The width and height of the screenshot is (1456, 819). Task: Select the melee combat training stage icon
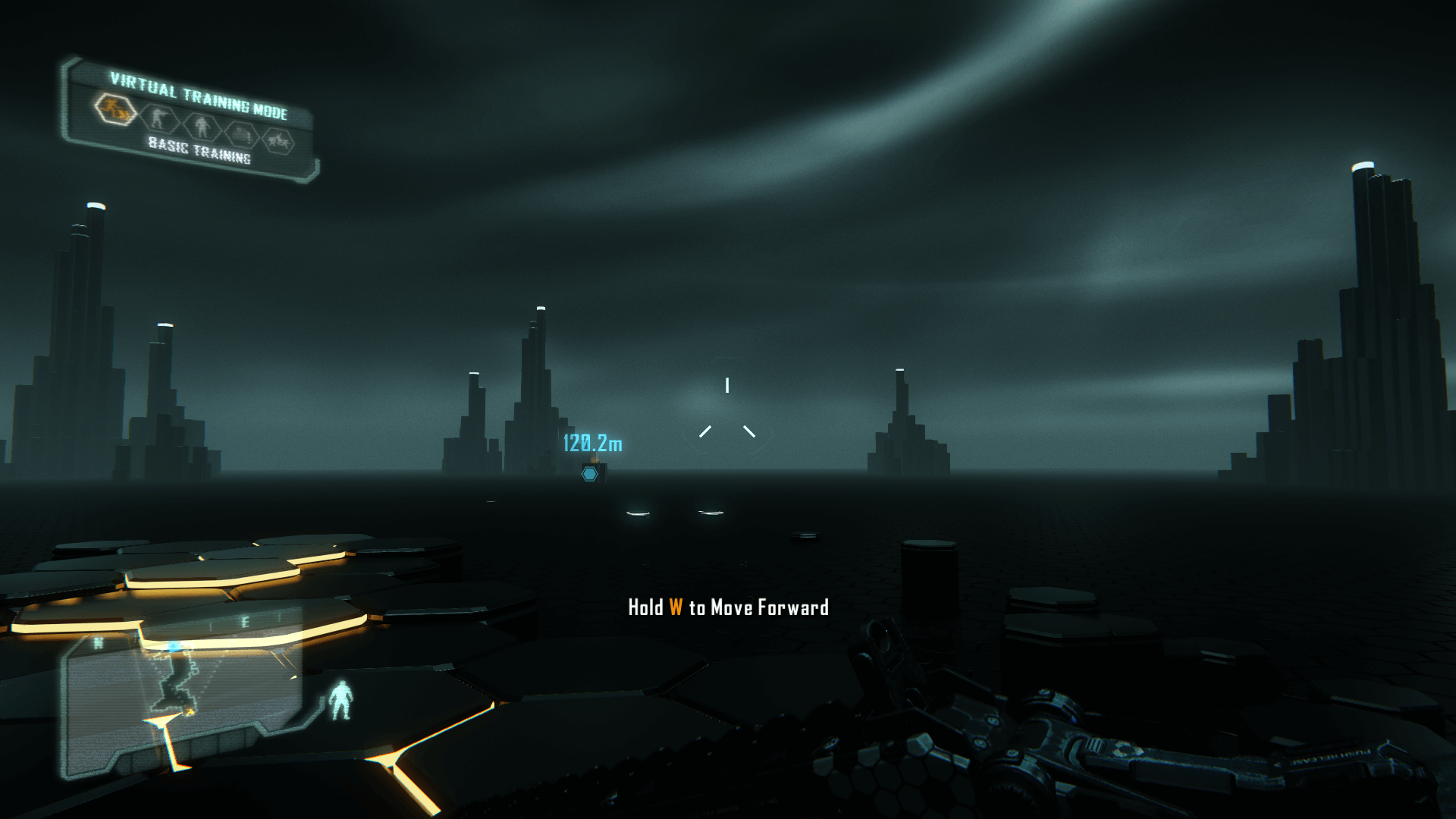click(x=278, y=141)
